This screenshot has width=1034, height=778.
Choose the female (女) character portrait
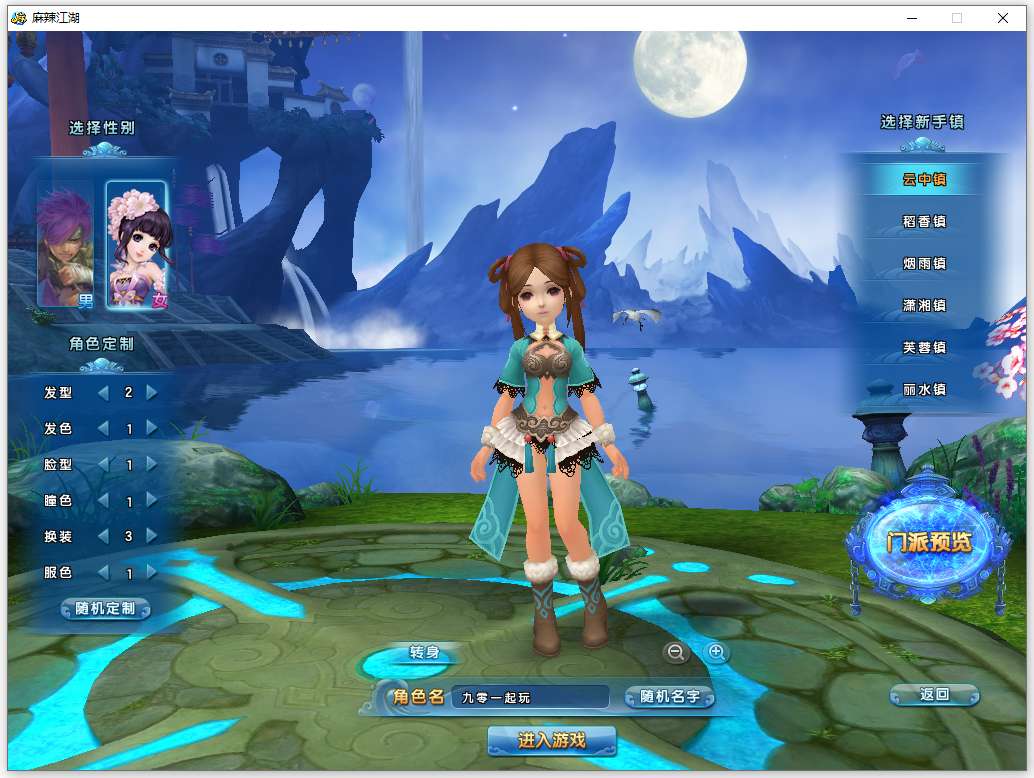(137, 243)
